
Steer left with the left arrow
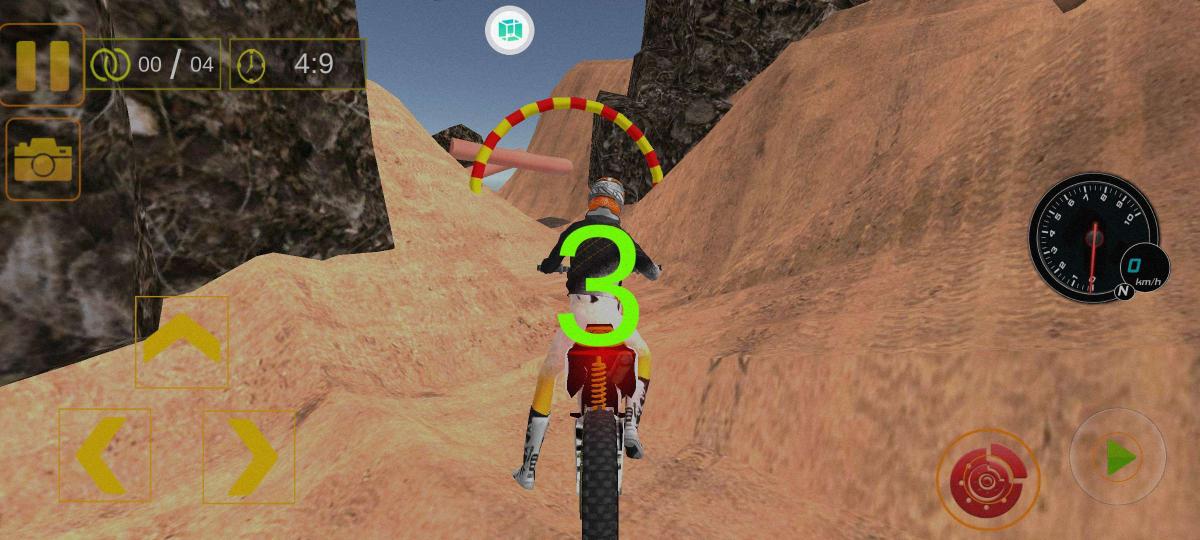(x=104, y=455)
